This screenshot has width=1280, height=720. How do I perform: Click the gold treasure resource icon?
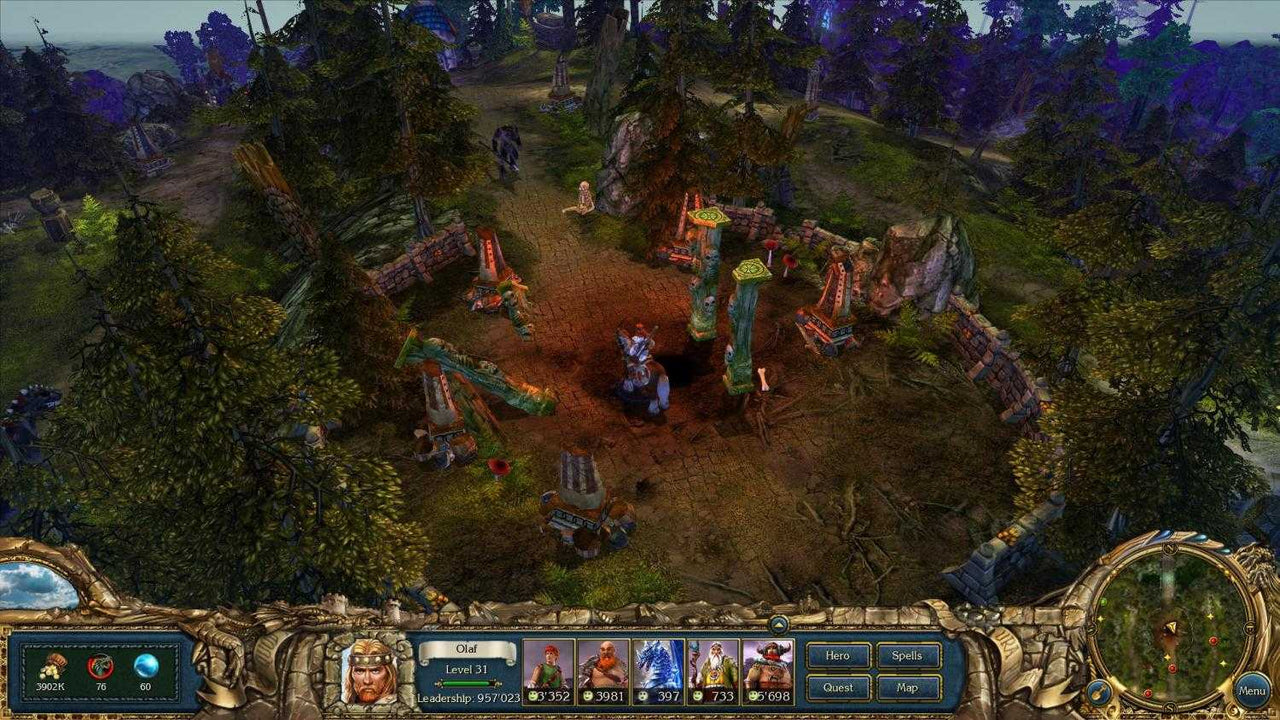tap(52, 668)
